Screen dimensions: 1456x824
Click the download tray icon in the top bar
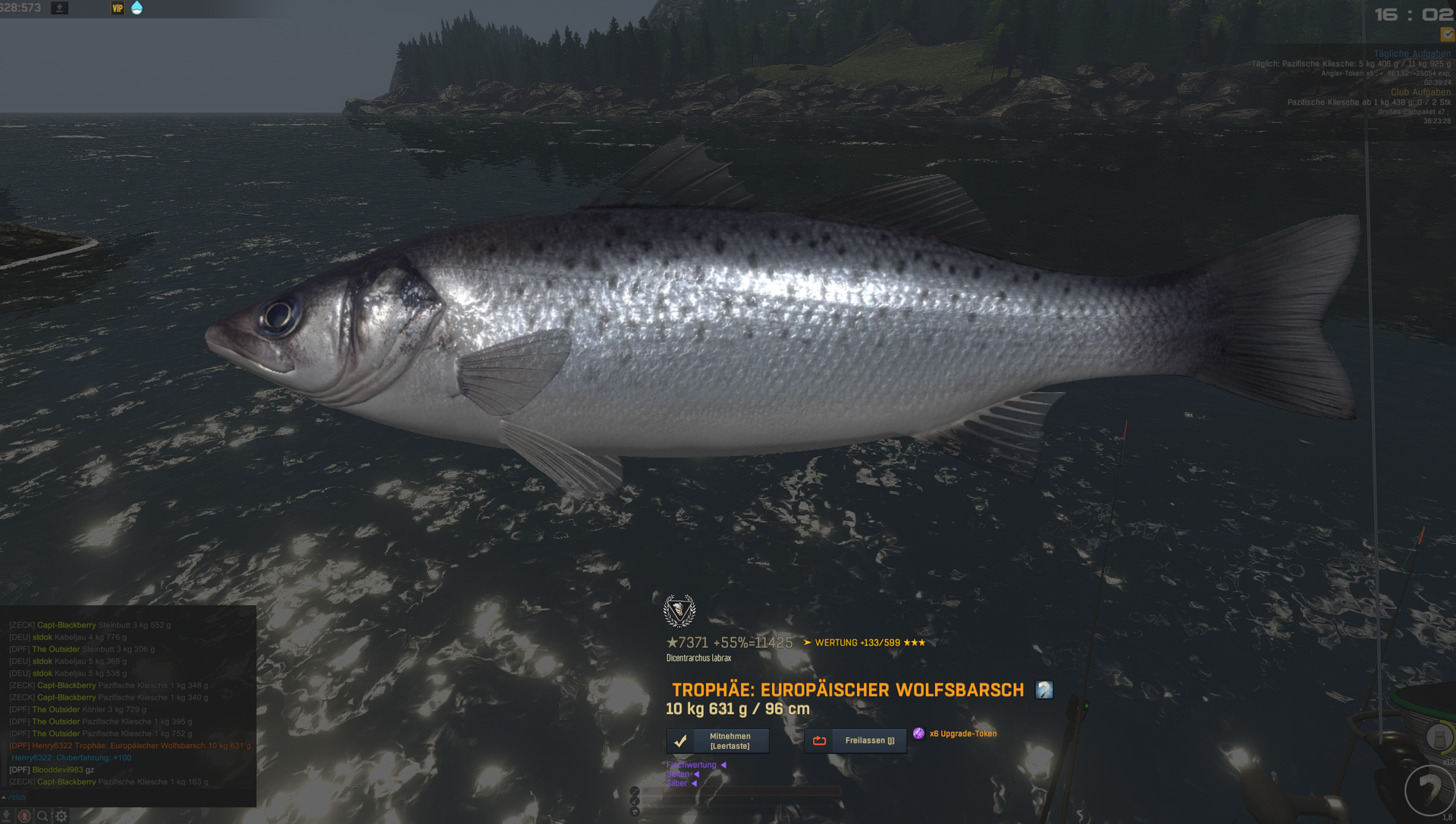click(x=59, y=8)
